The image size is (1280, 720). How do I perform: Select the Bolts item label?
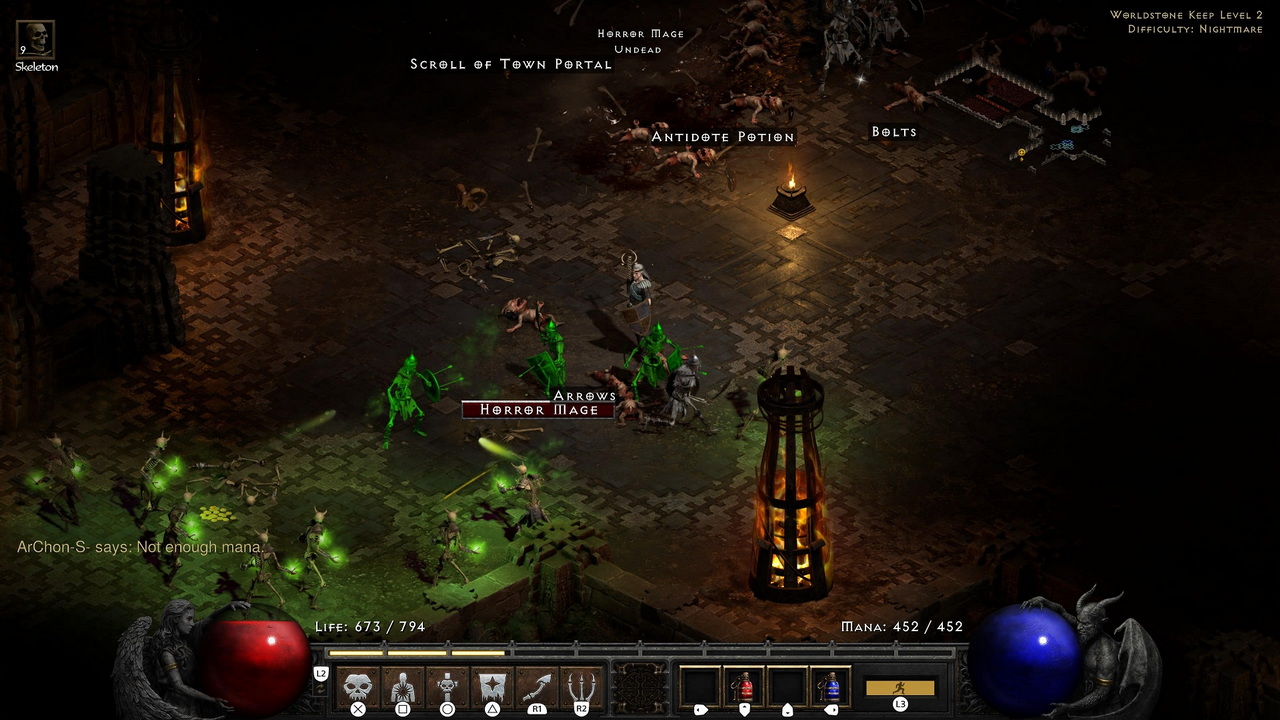click(894, 132)
